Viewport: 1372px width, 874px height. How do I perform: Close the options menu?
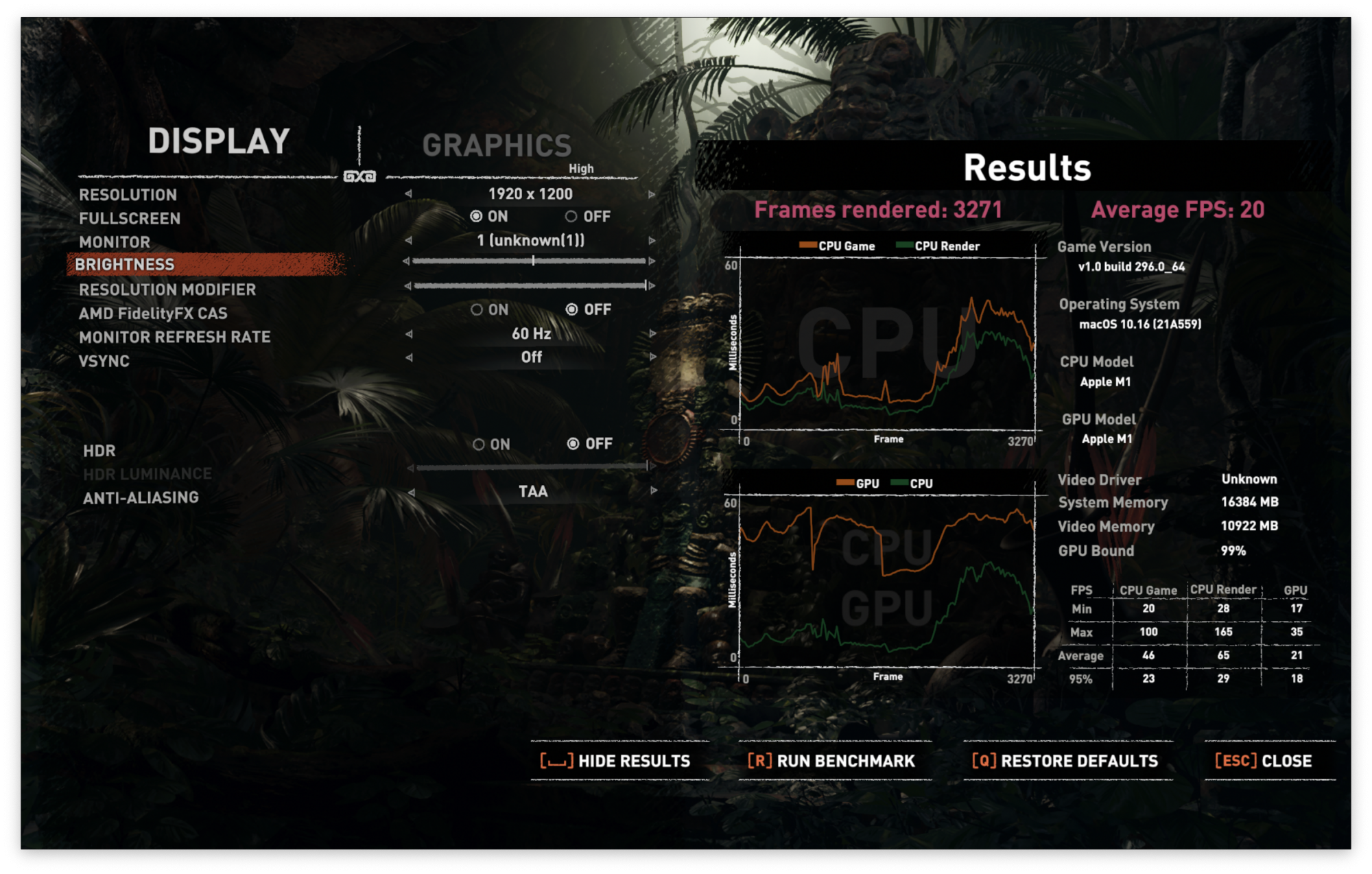point(1263,761)
